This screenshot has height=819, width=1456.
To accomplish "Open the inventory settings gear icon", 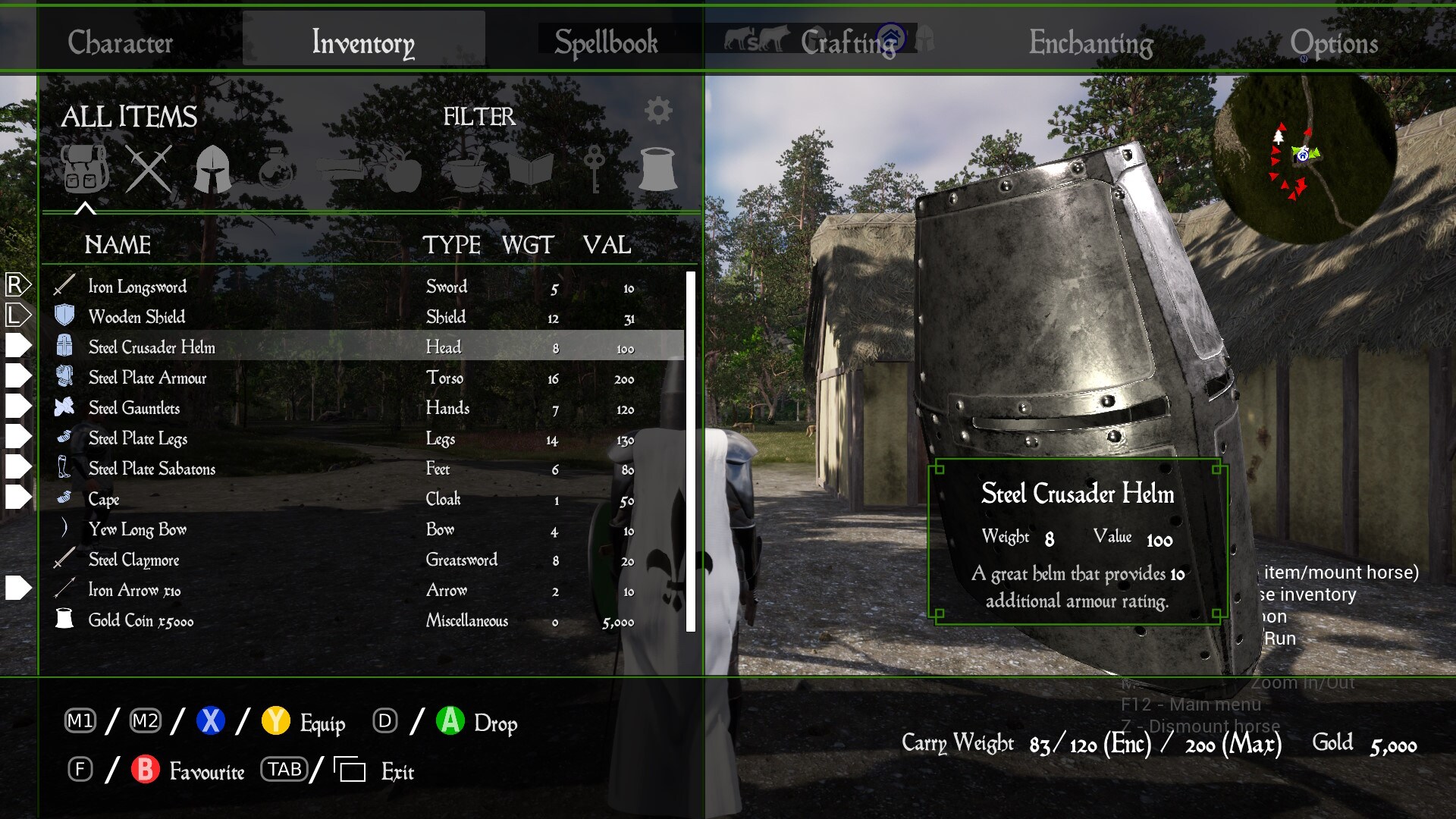I will click(657, 111).
